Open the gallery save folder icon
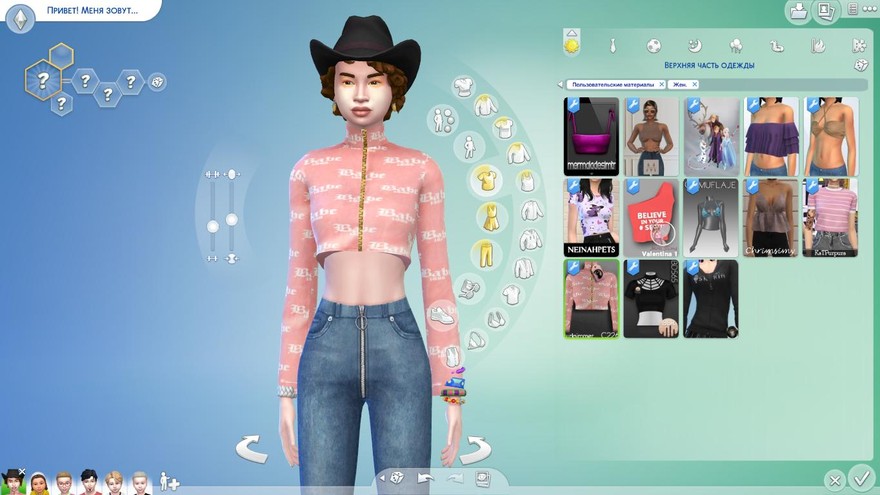Viewport: 880px width, 495px height. point(799,12)
